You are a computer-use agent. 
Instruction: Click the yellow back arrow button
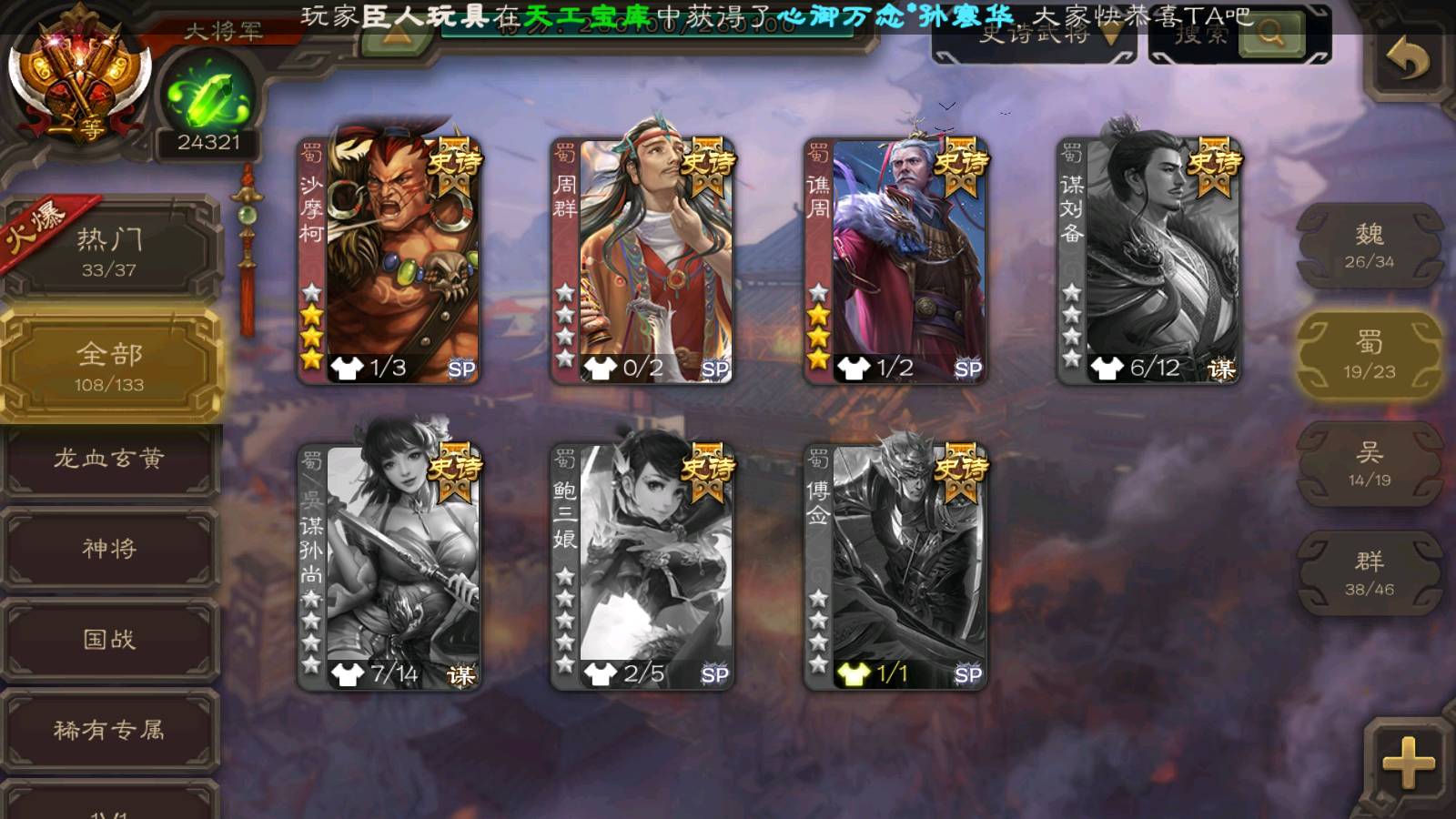tap(1408, 61)
